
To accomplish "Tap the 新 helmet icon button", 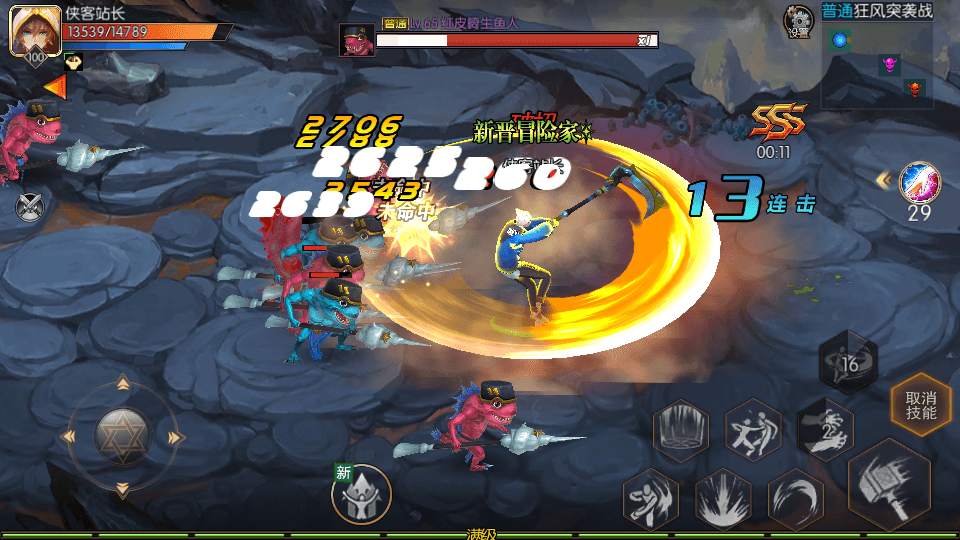I will click(x=360, y=494).
